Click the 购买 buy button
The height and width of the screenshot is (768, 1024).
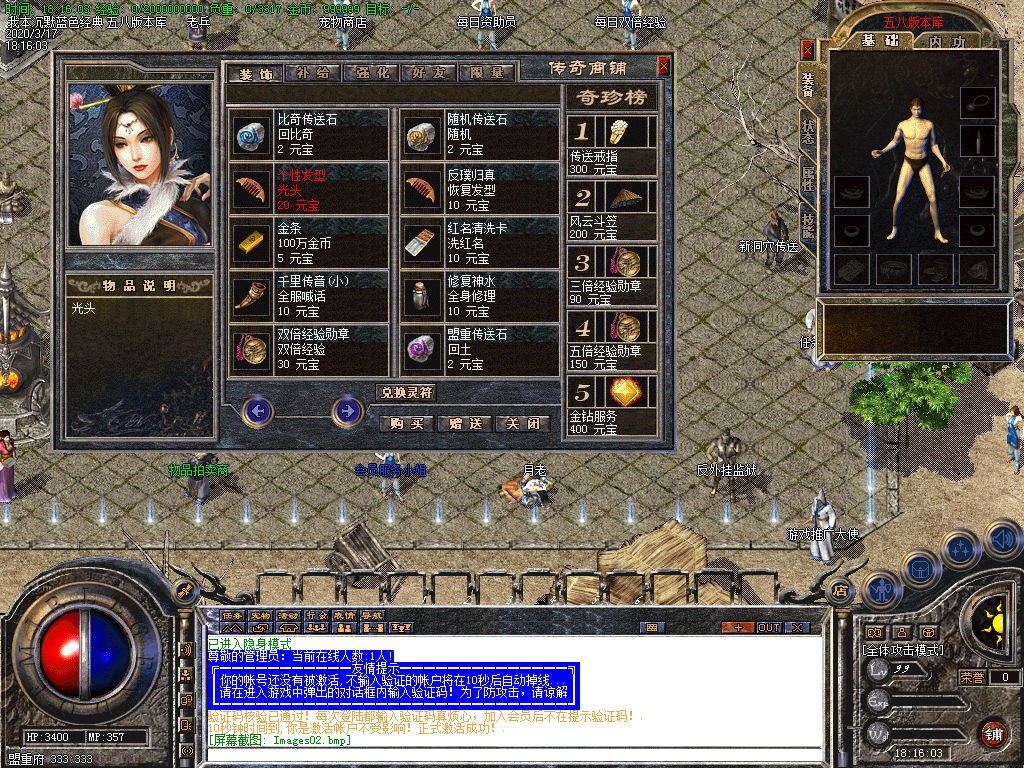point(407,423)
